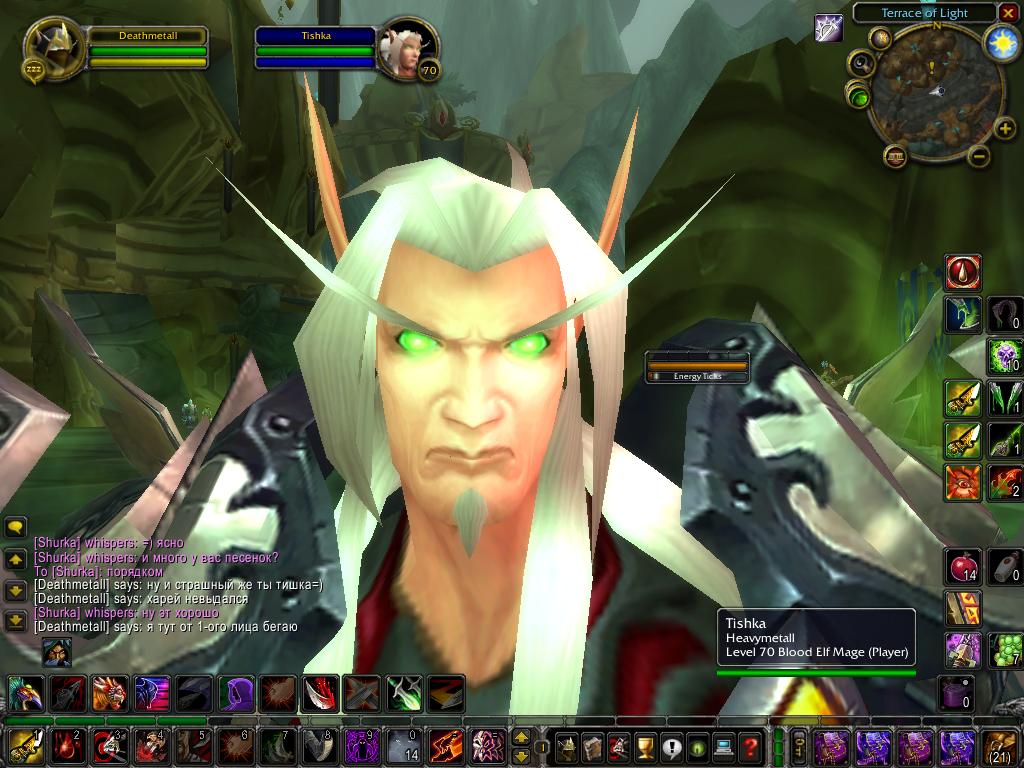The height and width of the screenshot is (768, 1024).
Task: Click the weapon buff icon beside minimap
Action: 829,28
